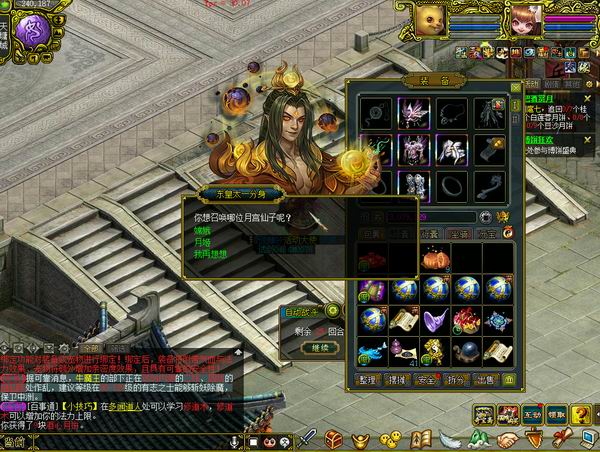
Task: Select the pumpkin item in the bag
Action: (x=434, y=259)
